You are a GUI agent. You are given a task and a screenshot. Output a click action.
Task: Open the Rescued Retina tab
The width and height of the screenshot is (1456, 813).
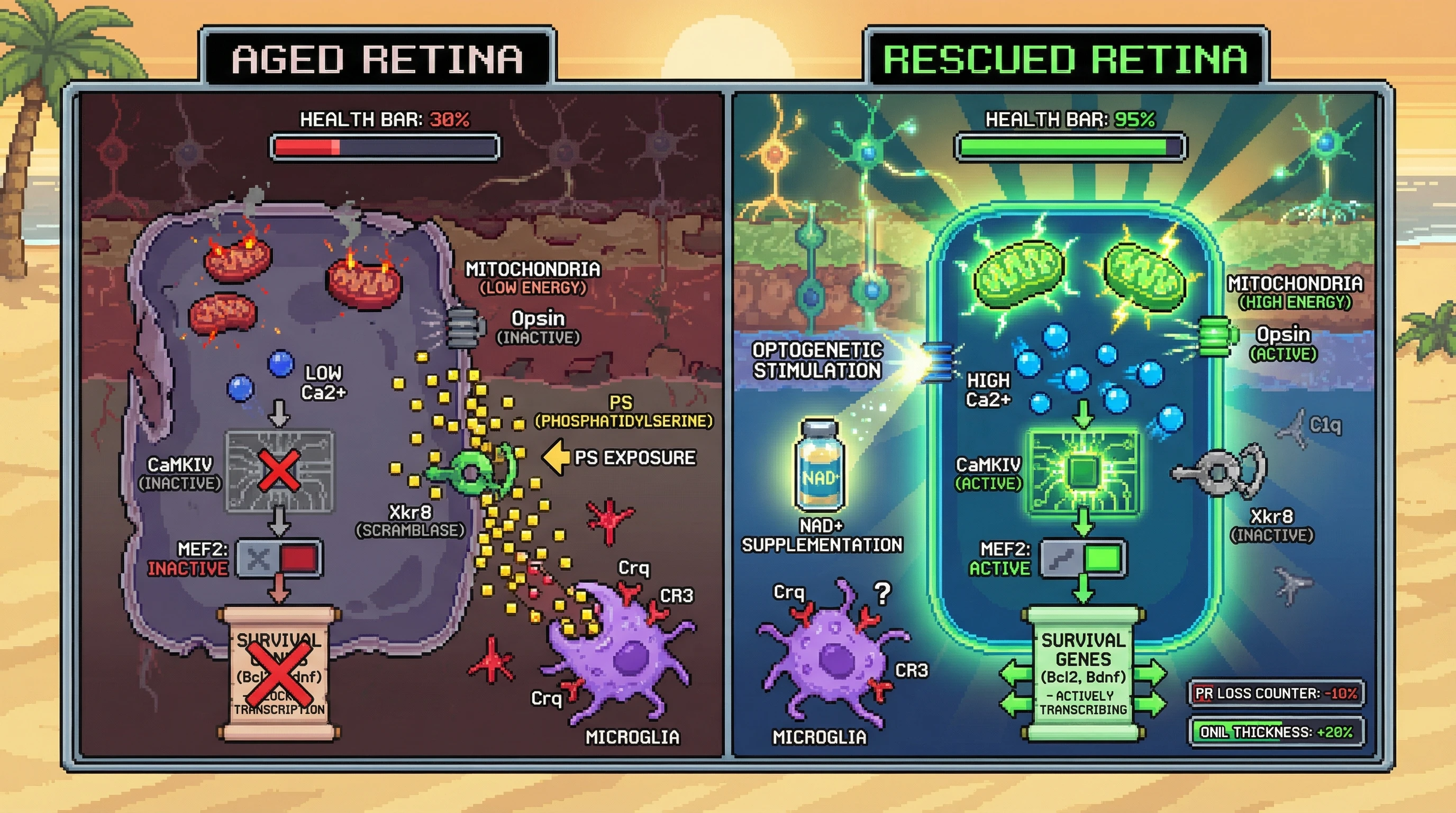click(x=1064, y=58)
